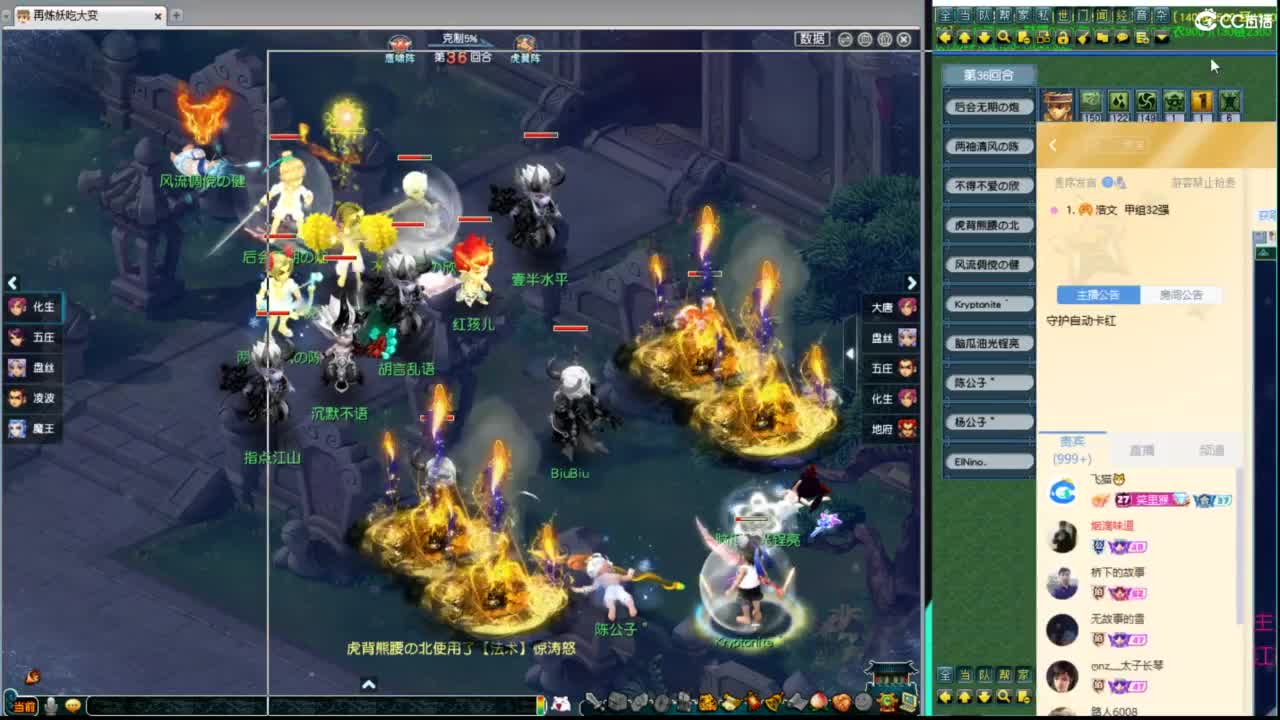This screenshot has height=720, width=1280.
Task: Select the 化生 character in the left sidebar
Action: 35,308
